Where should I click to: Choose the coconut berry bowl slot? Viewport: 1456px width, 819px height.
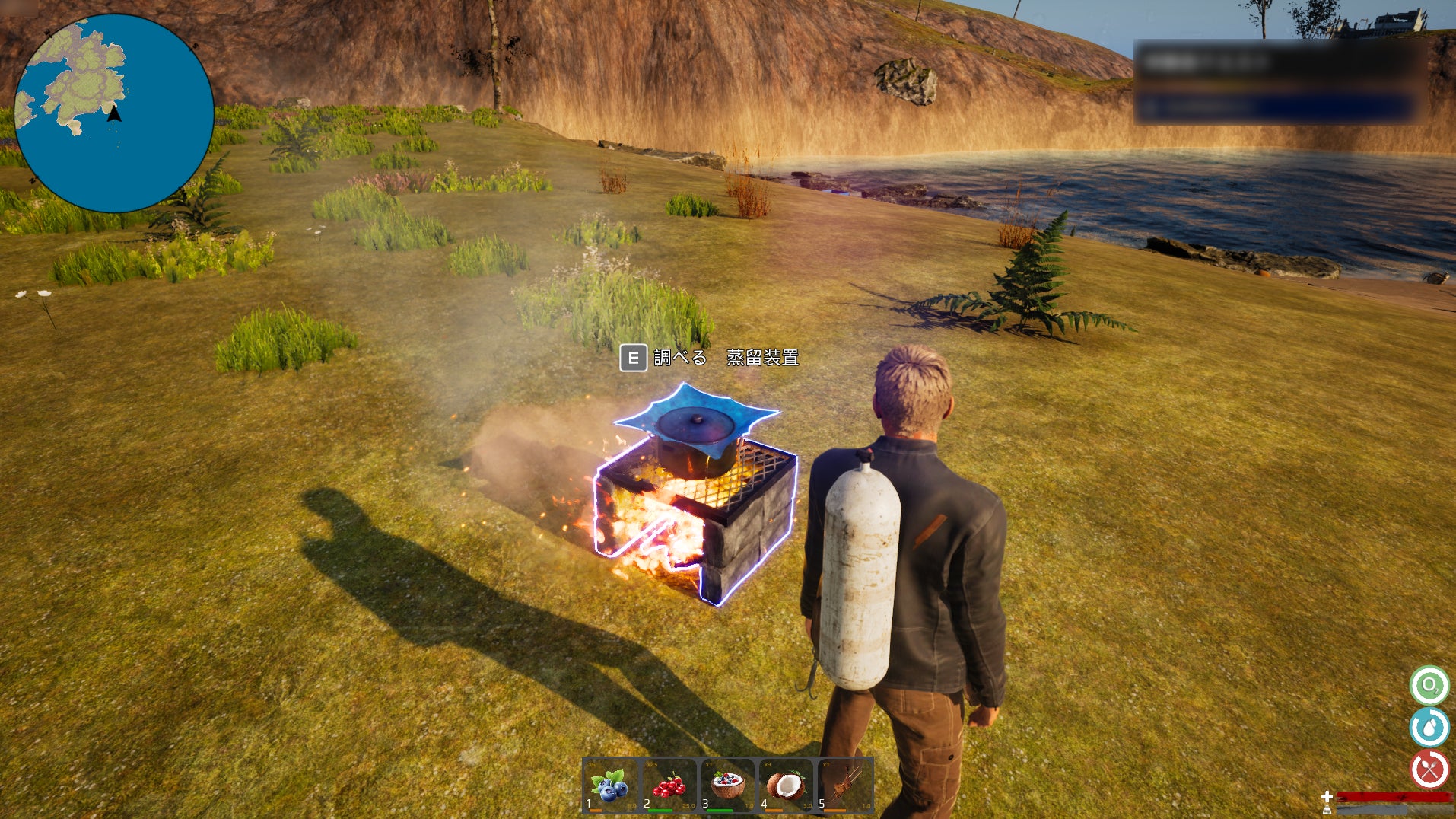pyautogui.click(x=727, y=786)
